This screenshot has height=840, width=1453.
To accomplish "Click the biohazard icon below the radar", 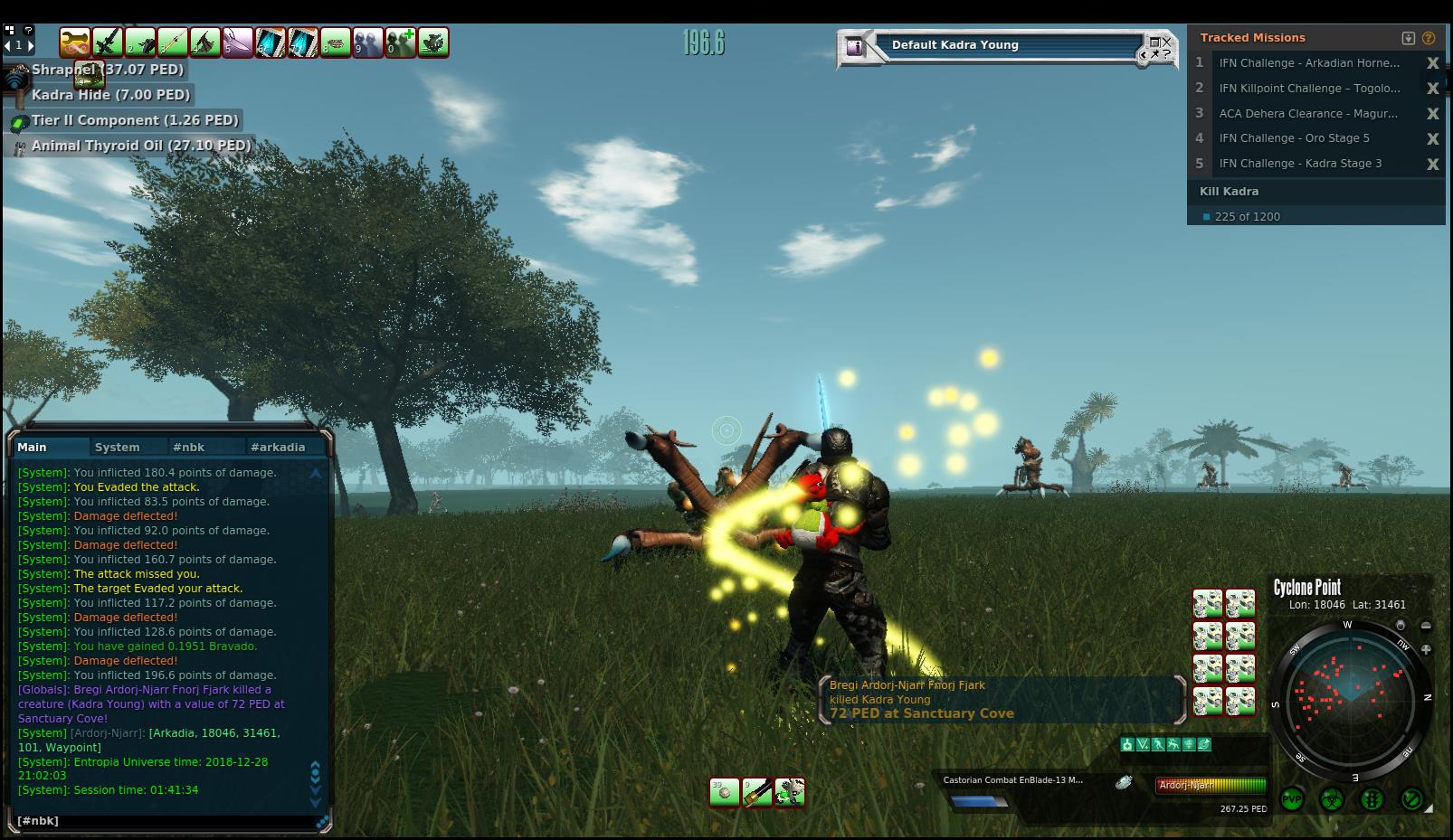I will [x=1331, y=799].
